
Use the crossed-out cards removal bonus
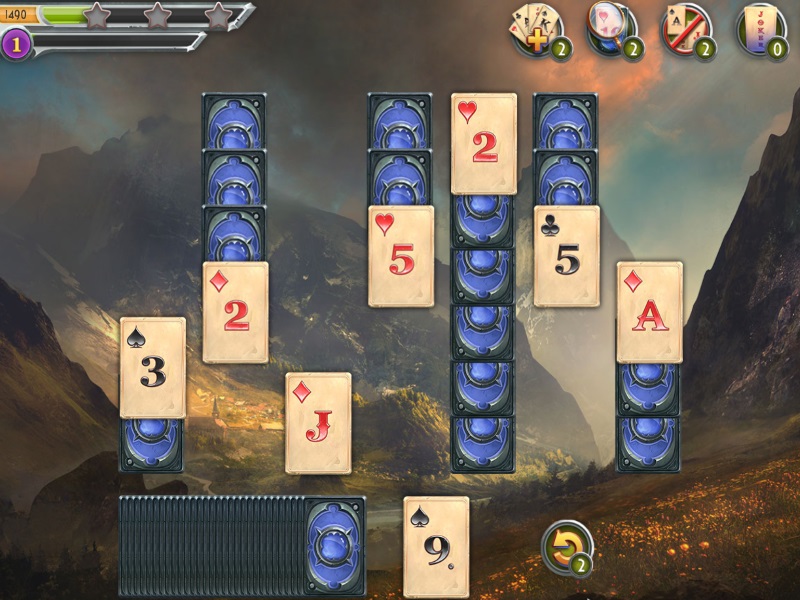tap(685, 28)
